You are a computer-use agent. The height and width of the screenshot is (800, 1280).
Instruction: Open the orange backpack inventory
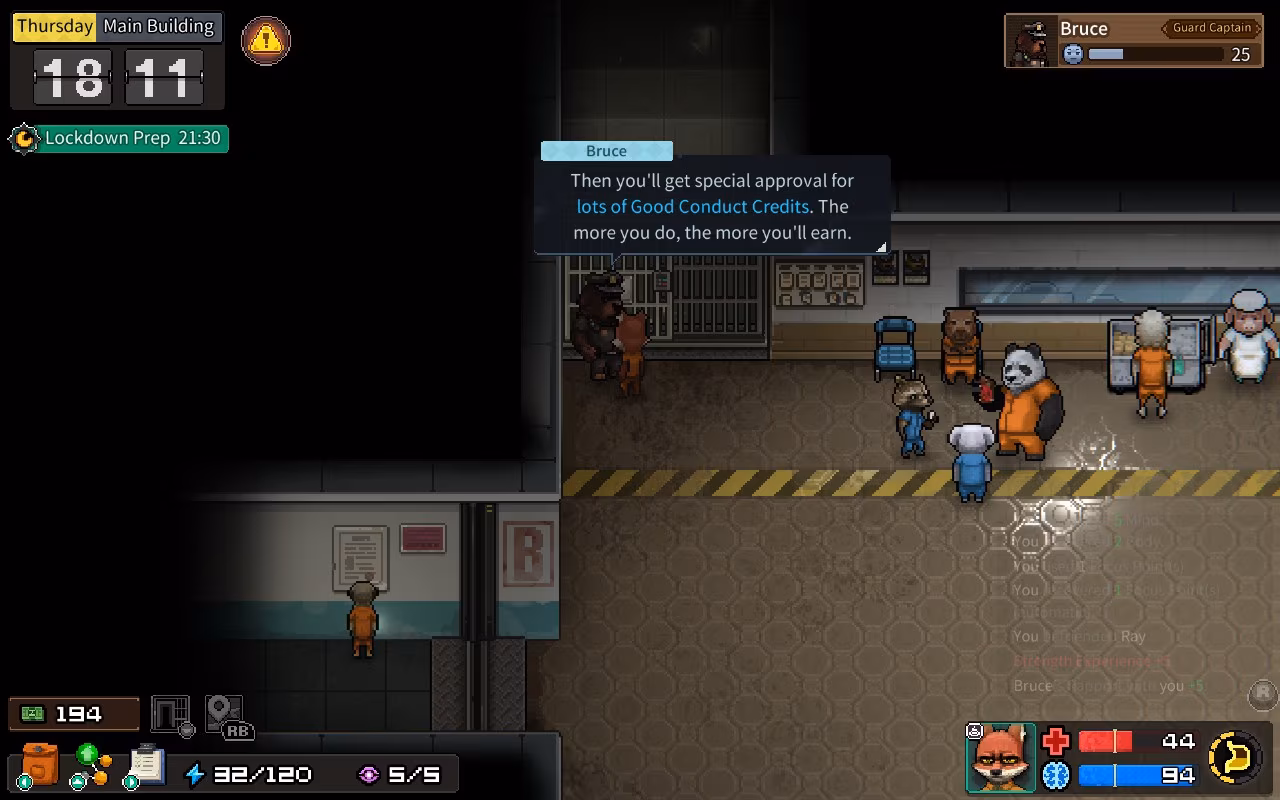click(40, 765)
